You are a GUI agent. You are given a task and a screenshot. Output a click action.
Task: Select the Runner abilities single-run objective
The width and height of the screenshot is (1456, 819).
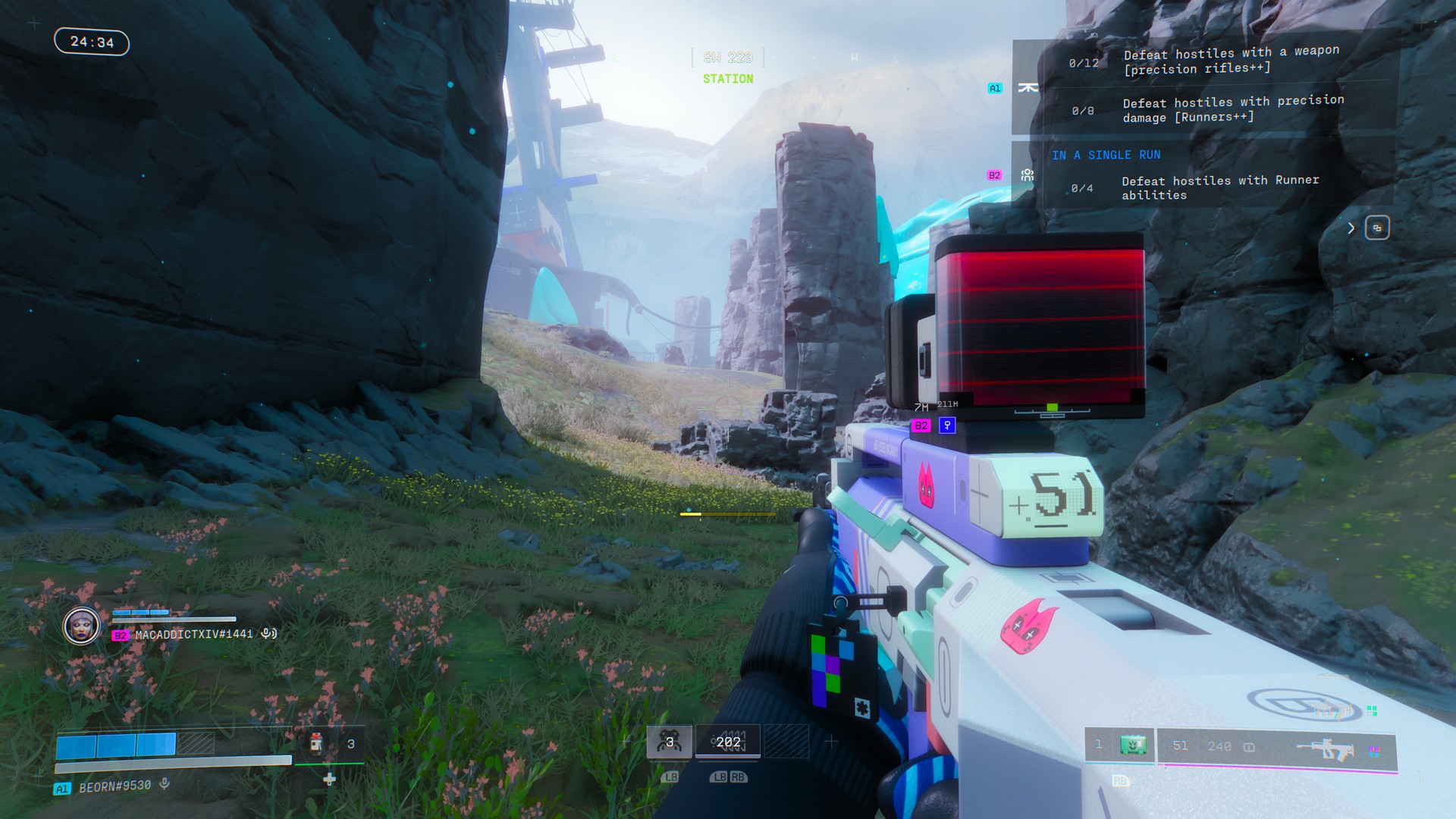[1219, 187]
